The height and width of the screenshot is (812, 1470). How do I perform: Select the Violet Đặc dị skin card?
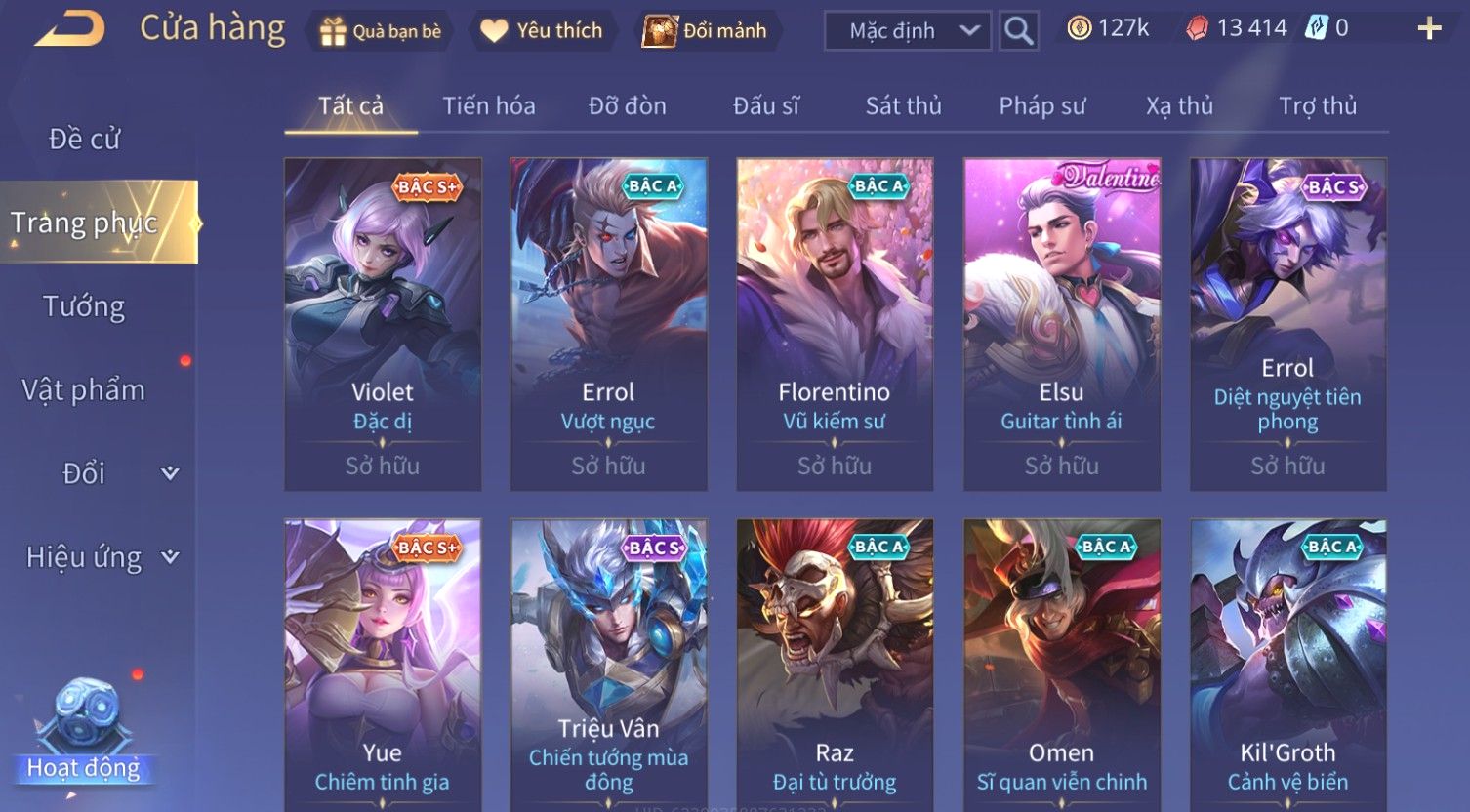pyautogui.click(x=383, y=324)
